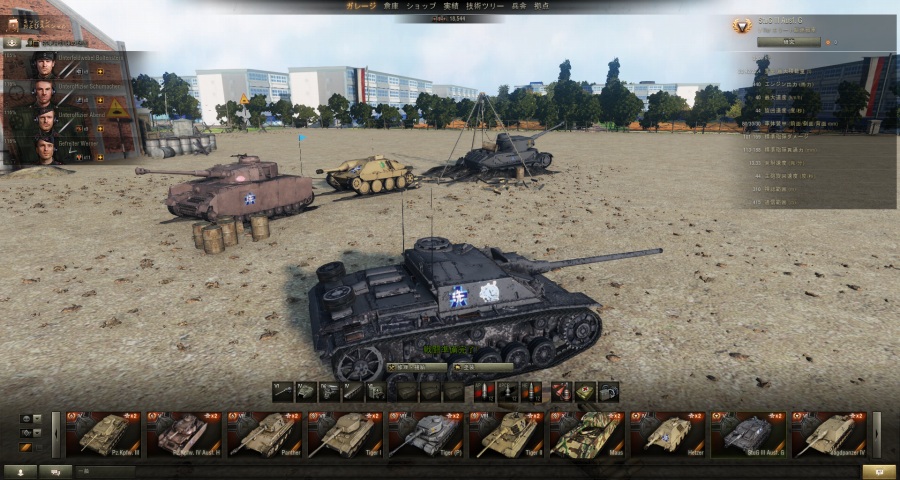Click the research button under StuG III status
The width and height of the screenshot is (900, 480).
click(x=788, y=42)
